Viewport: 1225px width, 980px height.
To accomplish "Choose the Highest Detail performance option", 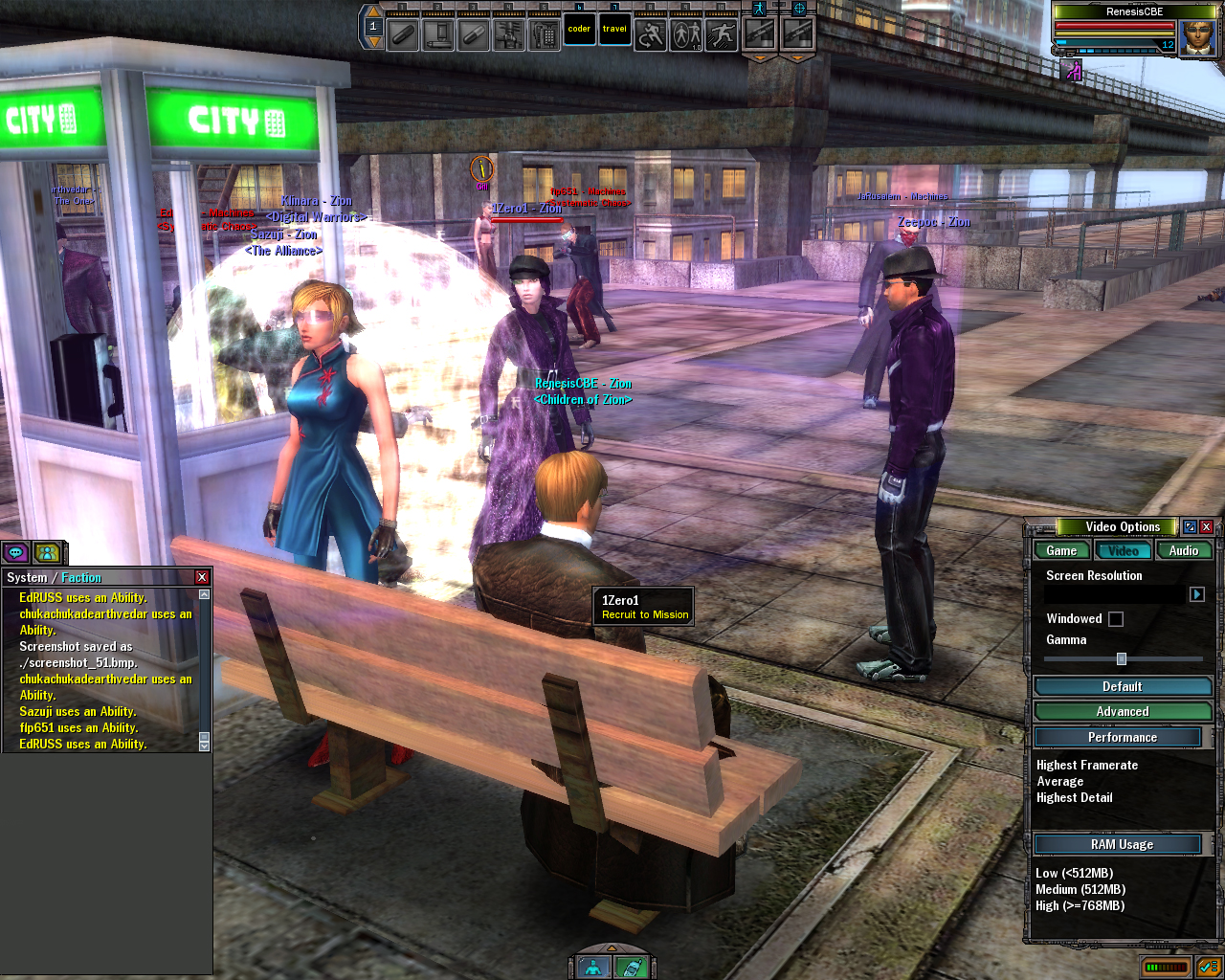I will coord(1075,798).
